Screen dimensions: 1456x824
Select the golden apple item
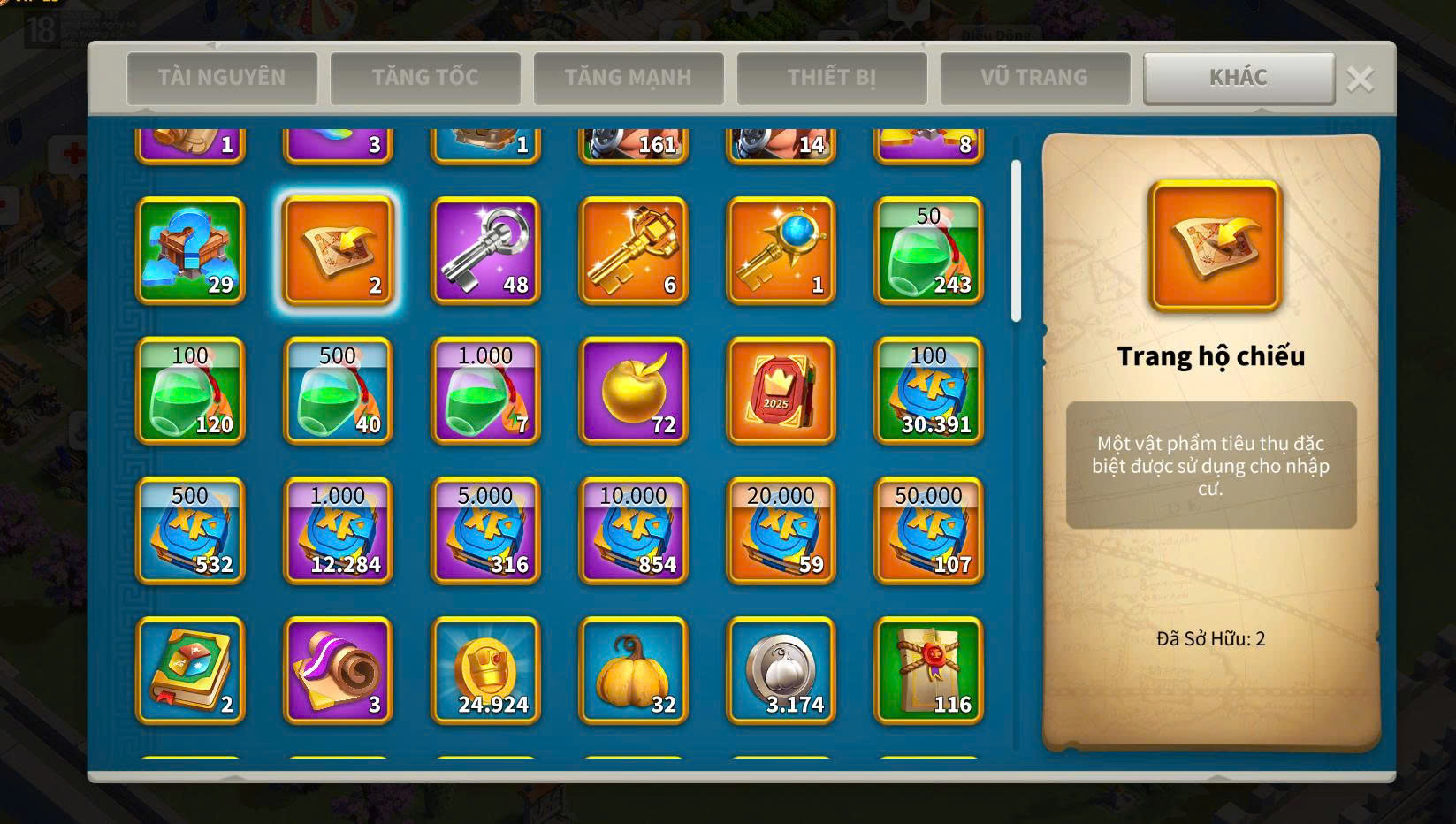pos(633,391)
